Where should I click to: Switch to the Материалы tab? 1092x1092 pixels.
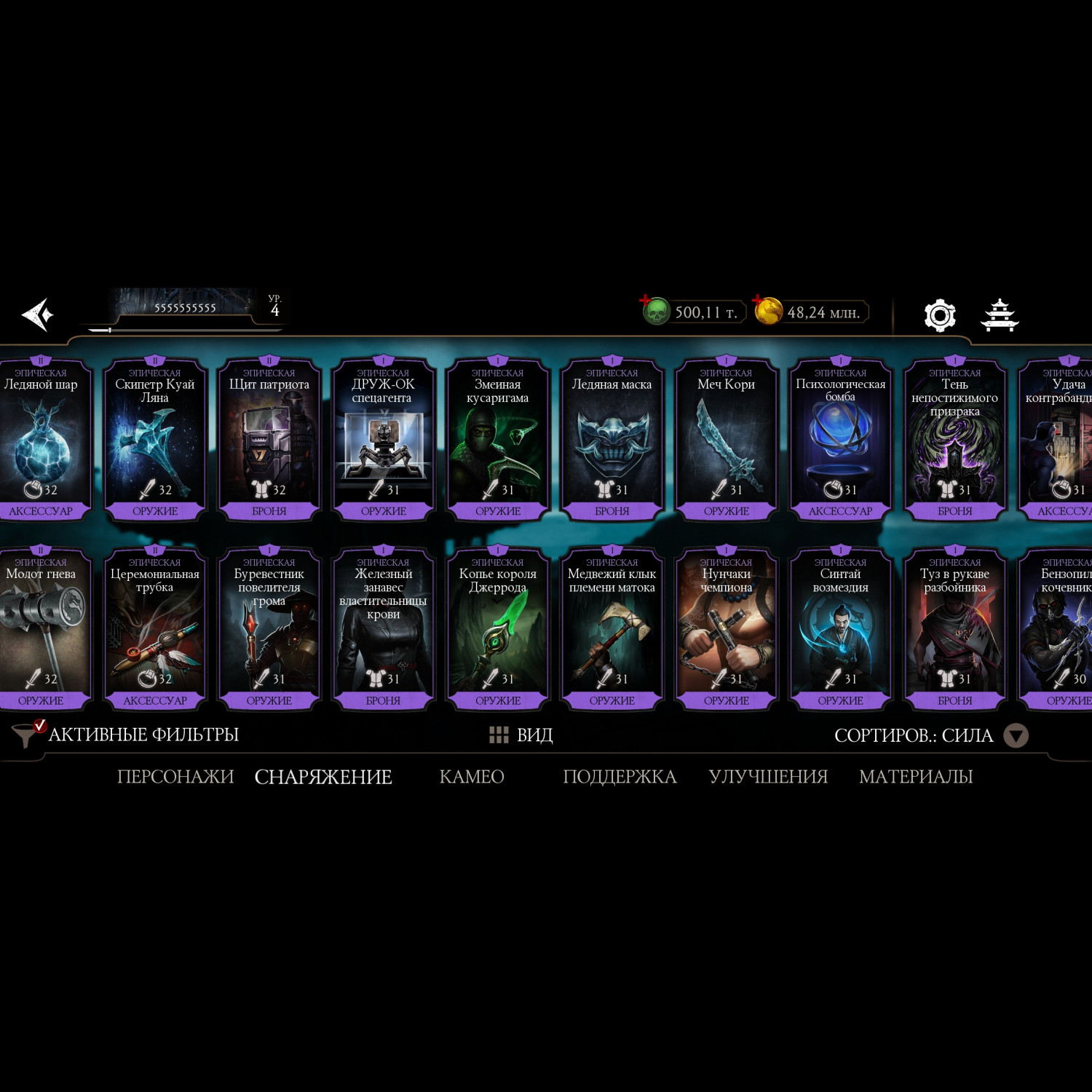(916, 777)
